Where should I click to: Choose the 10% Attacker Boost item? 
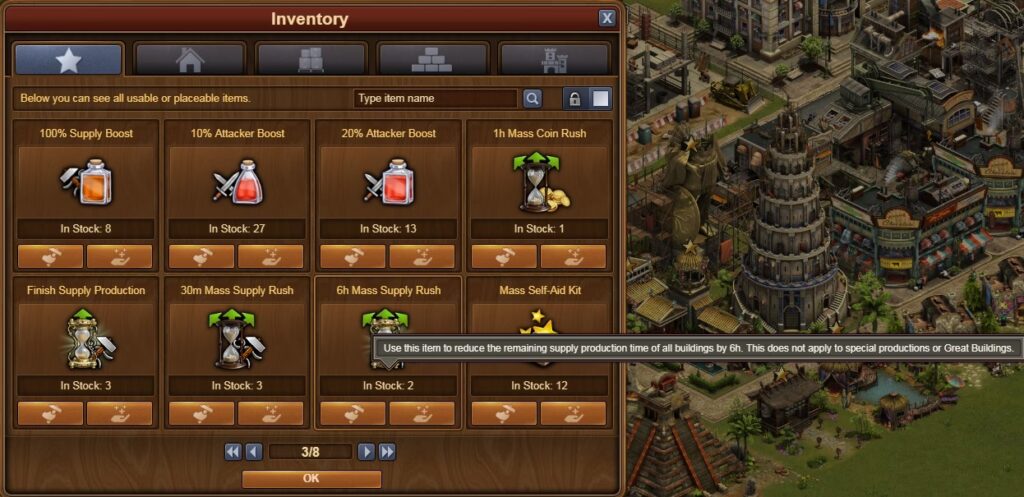click(x=237, y=182)
